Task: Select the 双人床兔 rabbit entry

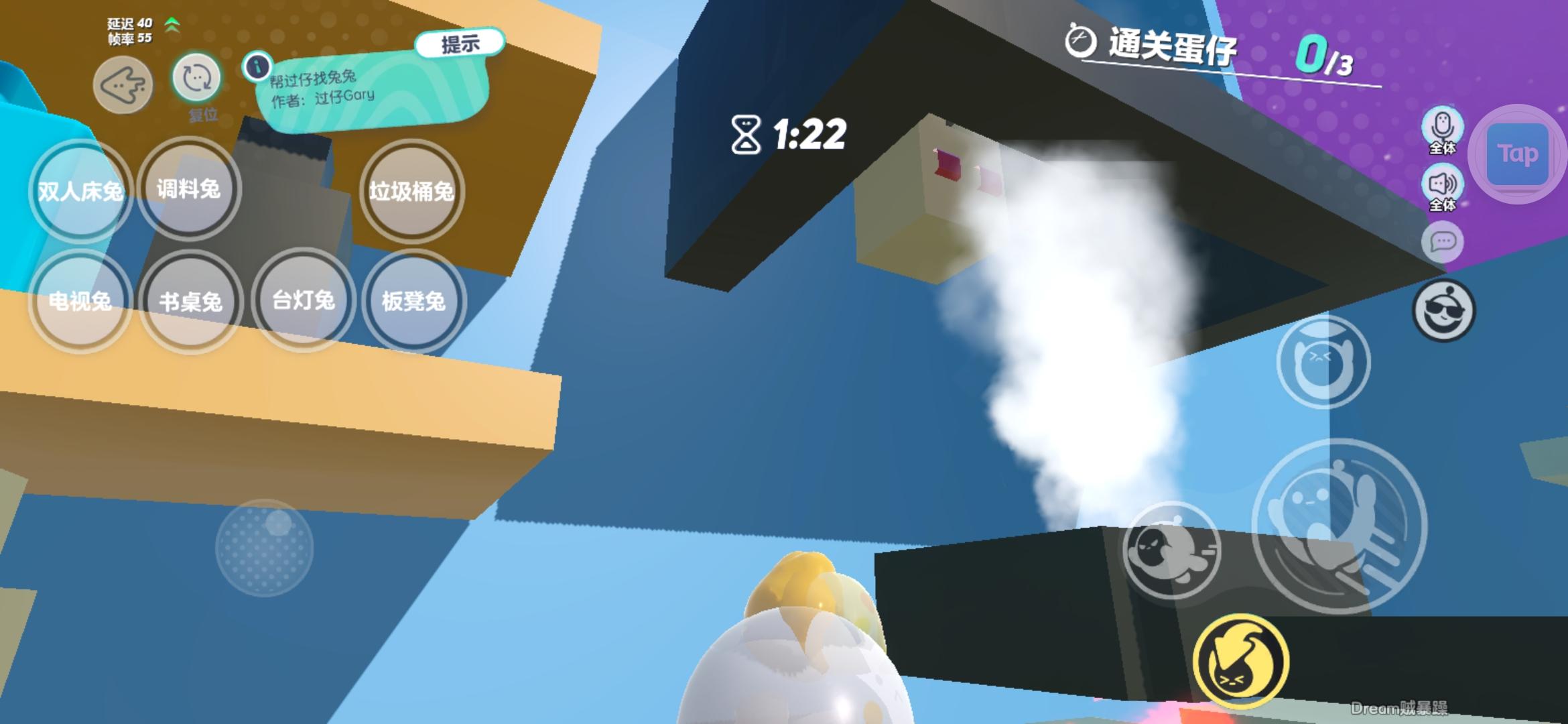Action: coord(78,191)
